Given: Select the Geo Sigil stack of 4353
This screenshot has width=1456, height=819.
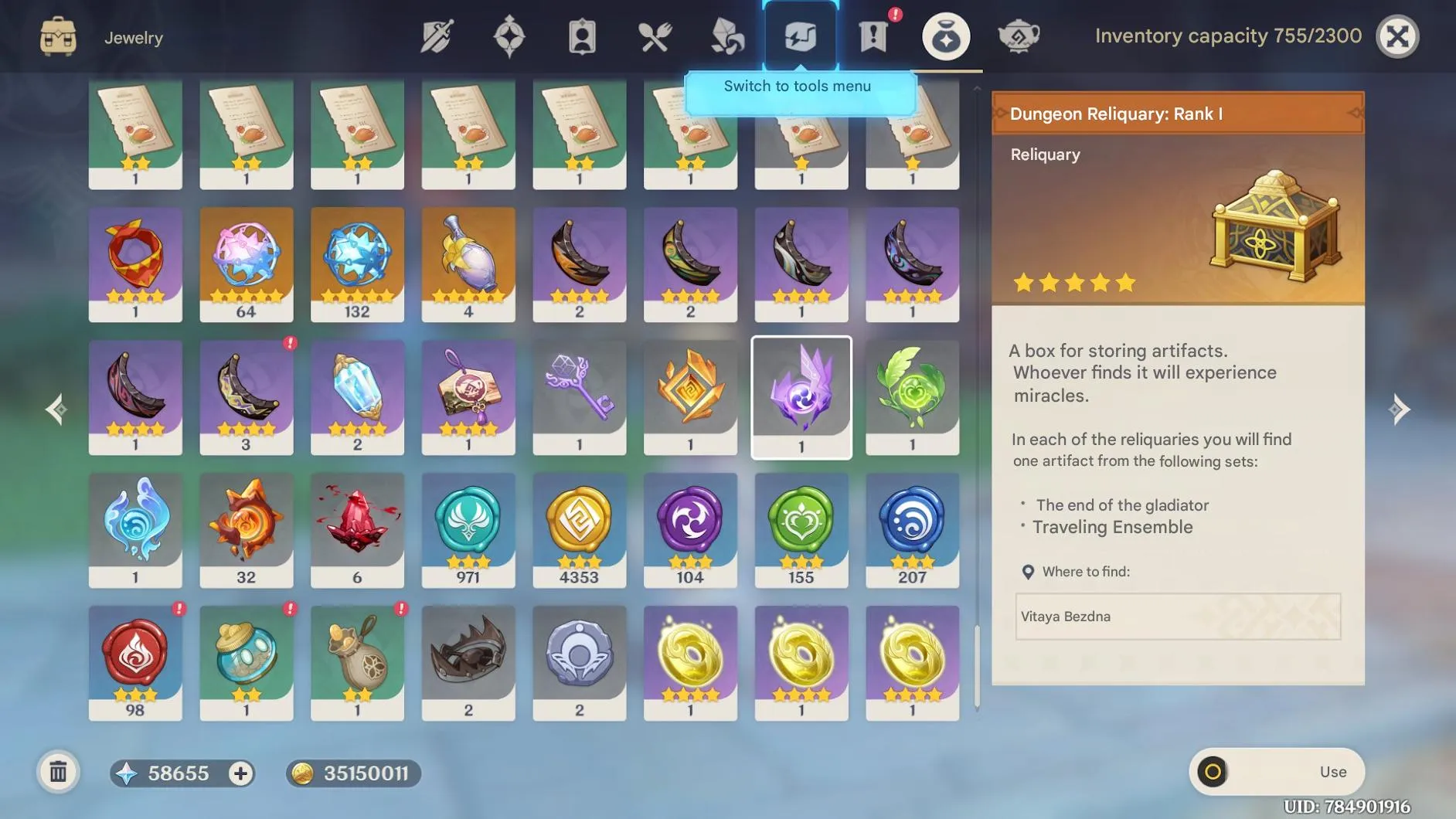Looking at the screenshot, I should 580,529.
